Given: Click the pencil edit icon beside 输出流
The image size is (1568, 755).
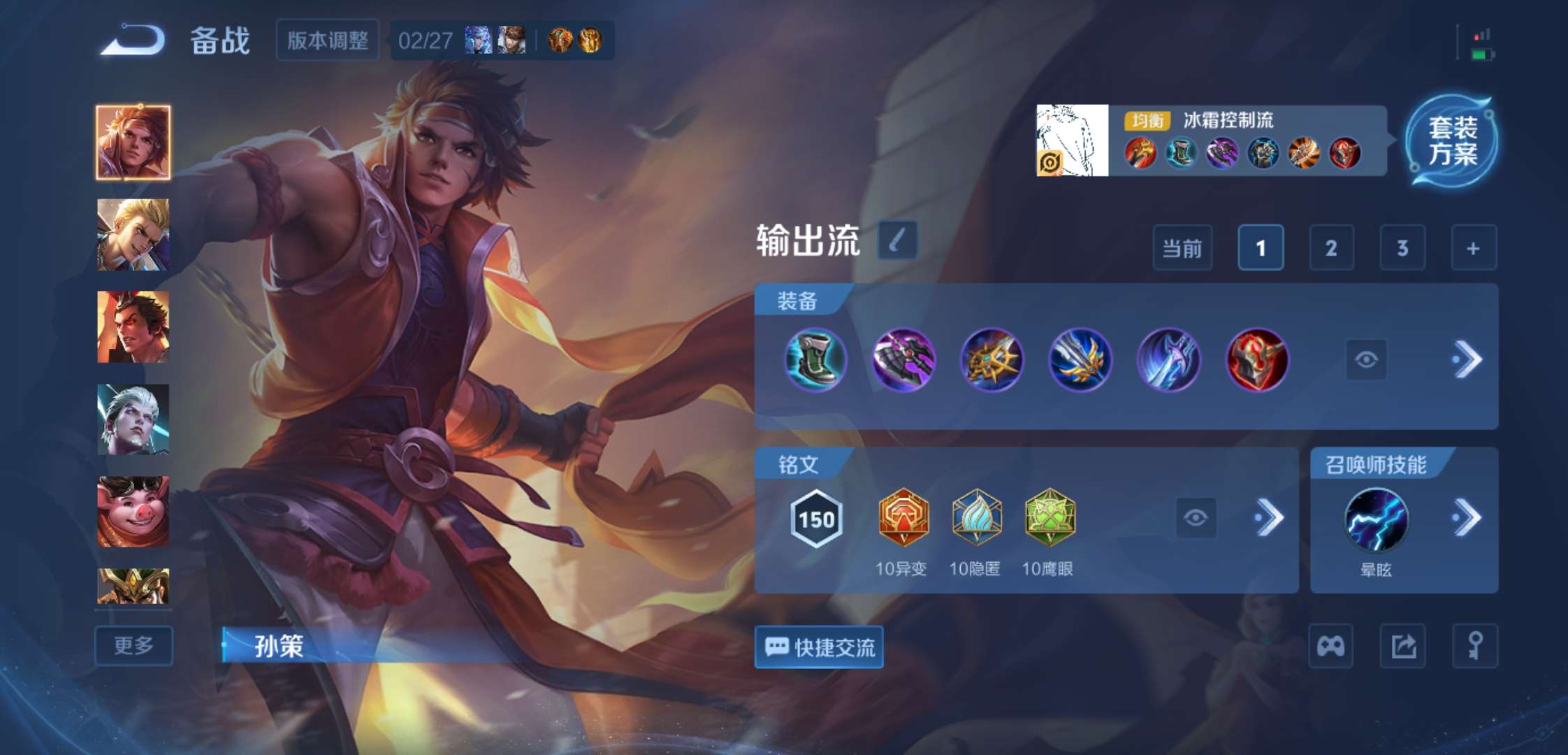Looking at the screenshot, I should (896, 241).
